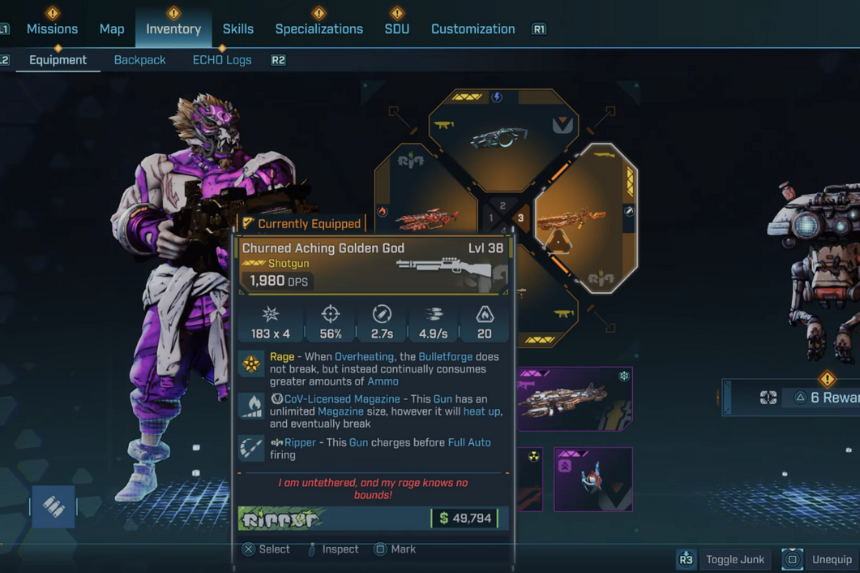The image size is (860, 573).
Task: Switch to the Map tab
Action: pyautogui.click(x=112, y=29)
